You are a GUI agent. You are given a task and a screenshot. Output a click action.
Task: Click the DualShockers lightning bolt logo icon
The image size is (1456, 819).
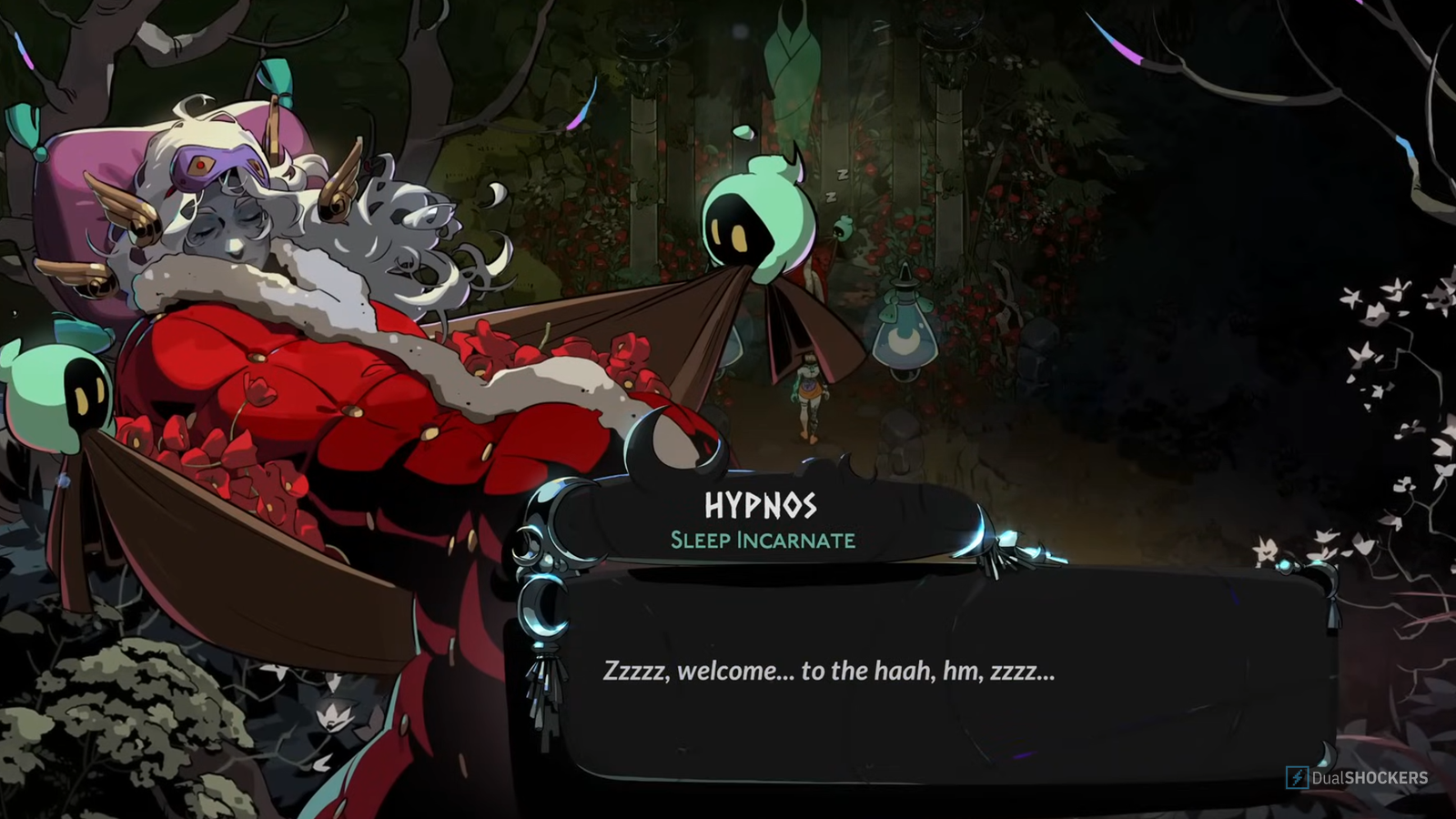[1299, 778]
